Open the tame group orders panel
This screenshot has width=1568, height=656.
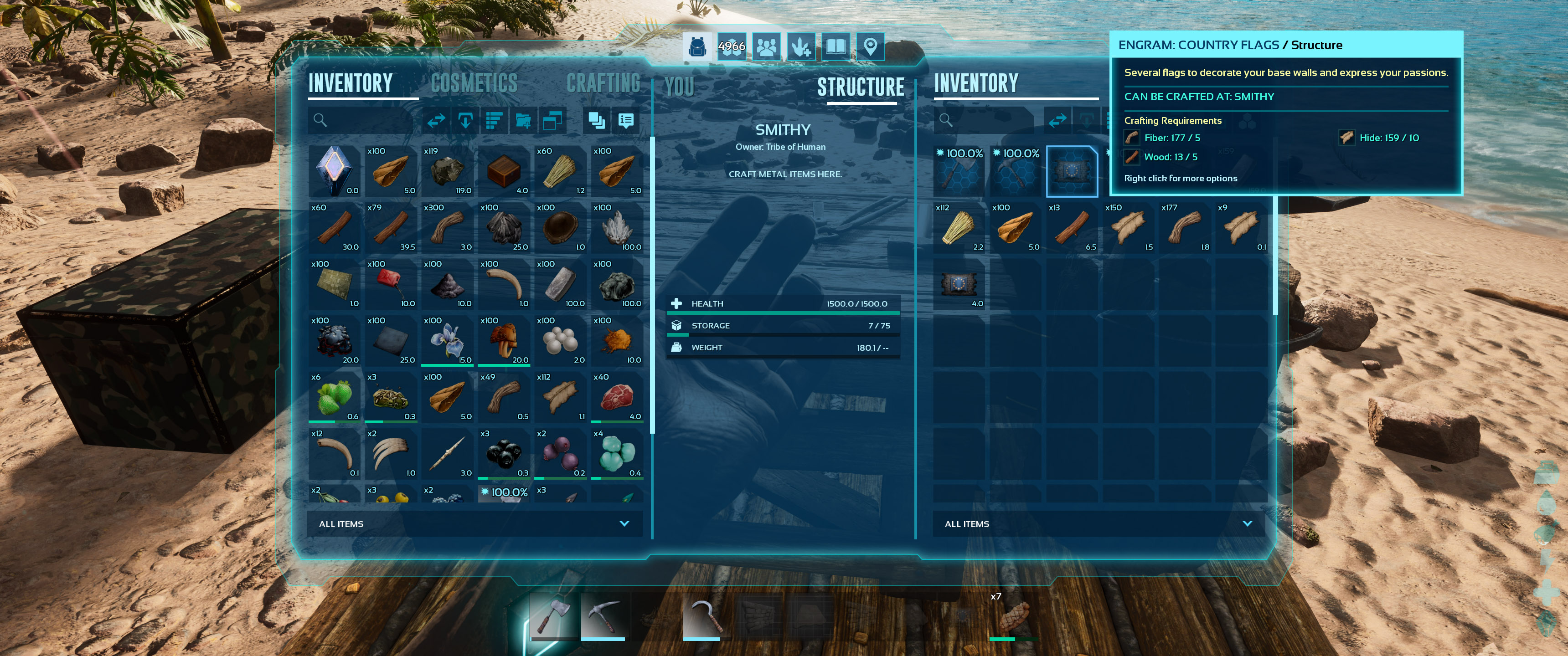(x=802, y=46)
